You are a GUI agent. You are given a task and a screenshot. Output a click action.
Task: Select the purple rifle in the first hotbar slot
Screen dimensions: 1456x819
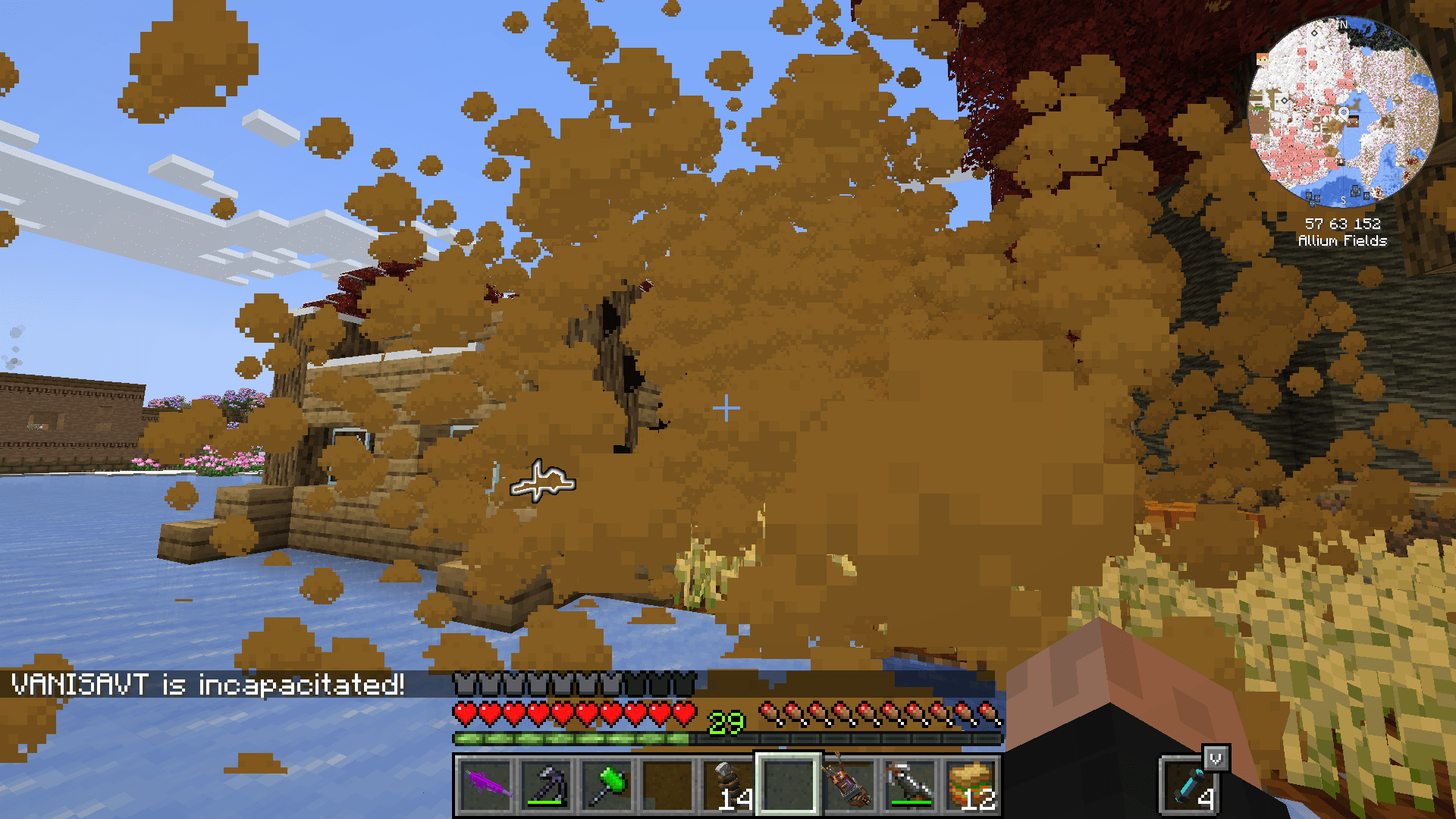coord(485,785)
